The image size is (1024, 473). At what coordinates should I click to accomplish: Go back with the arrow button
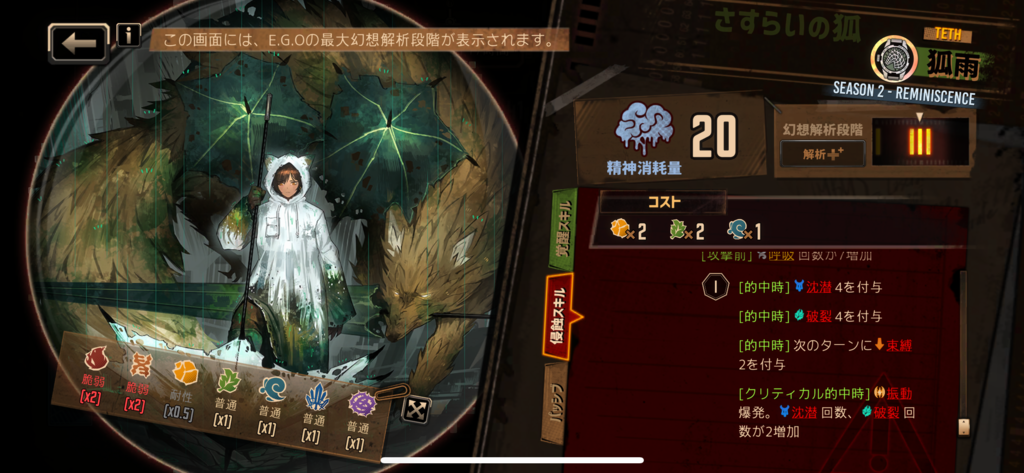click(x=78, y=43)
